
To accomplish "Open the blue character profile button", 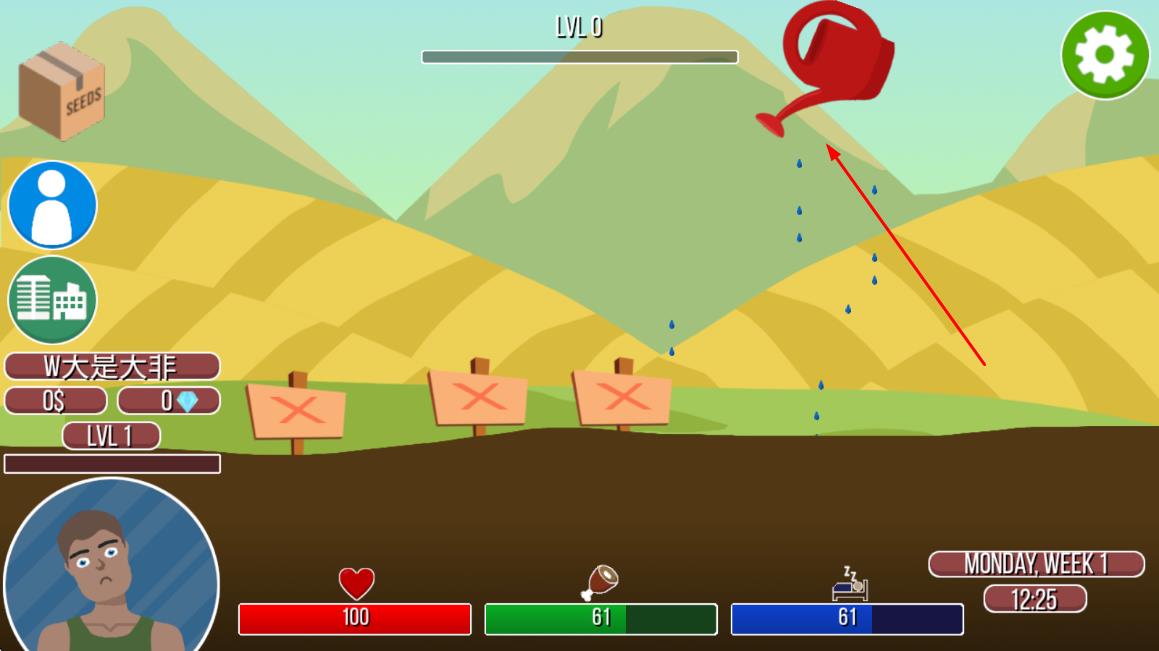I will tap(52, 205).
